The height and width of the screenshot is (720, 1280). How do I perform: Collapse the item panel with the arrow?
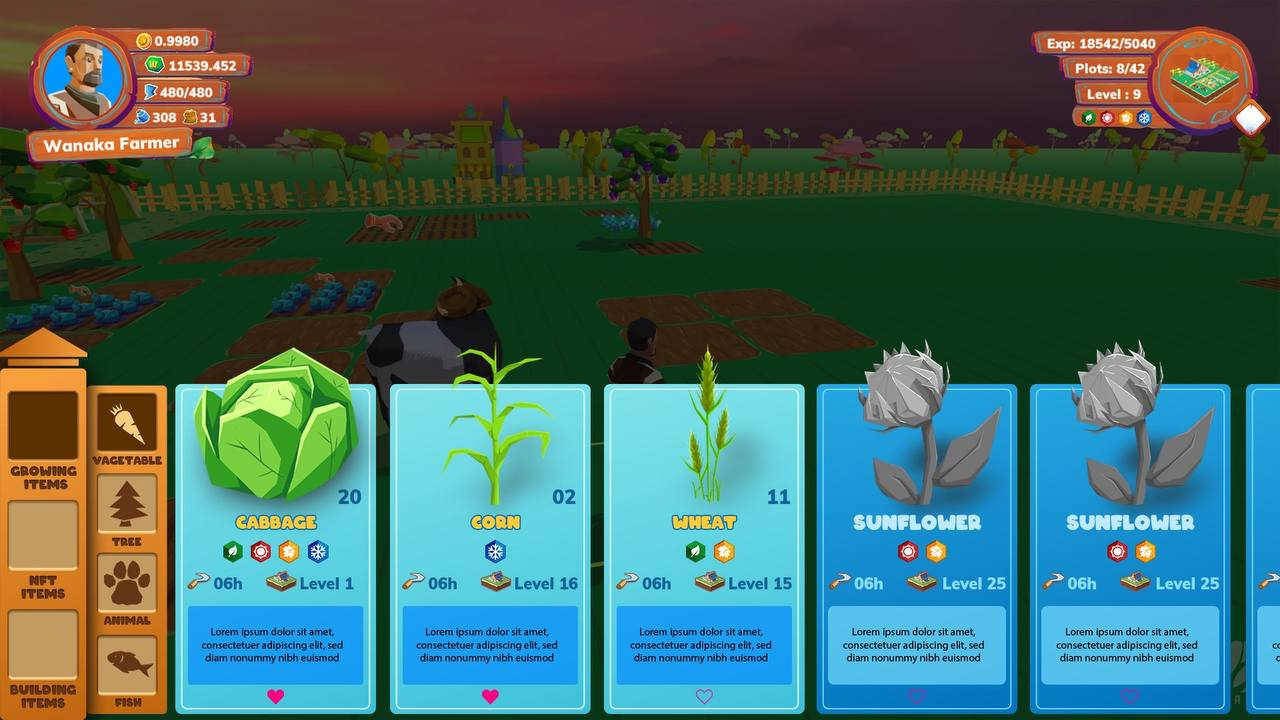click(44, 347)
